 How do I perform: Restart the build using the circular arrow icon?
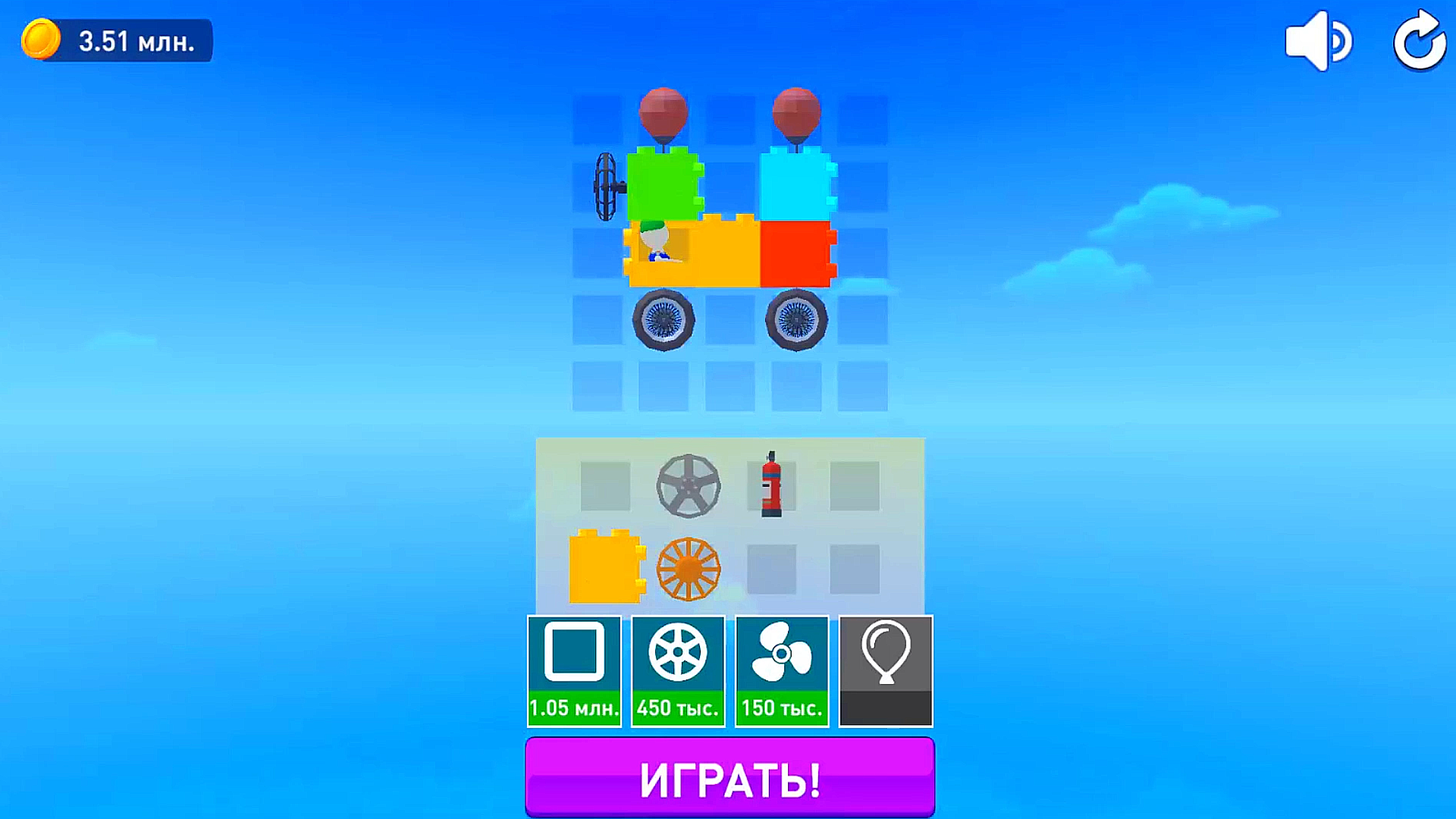point(1420,41)
